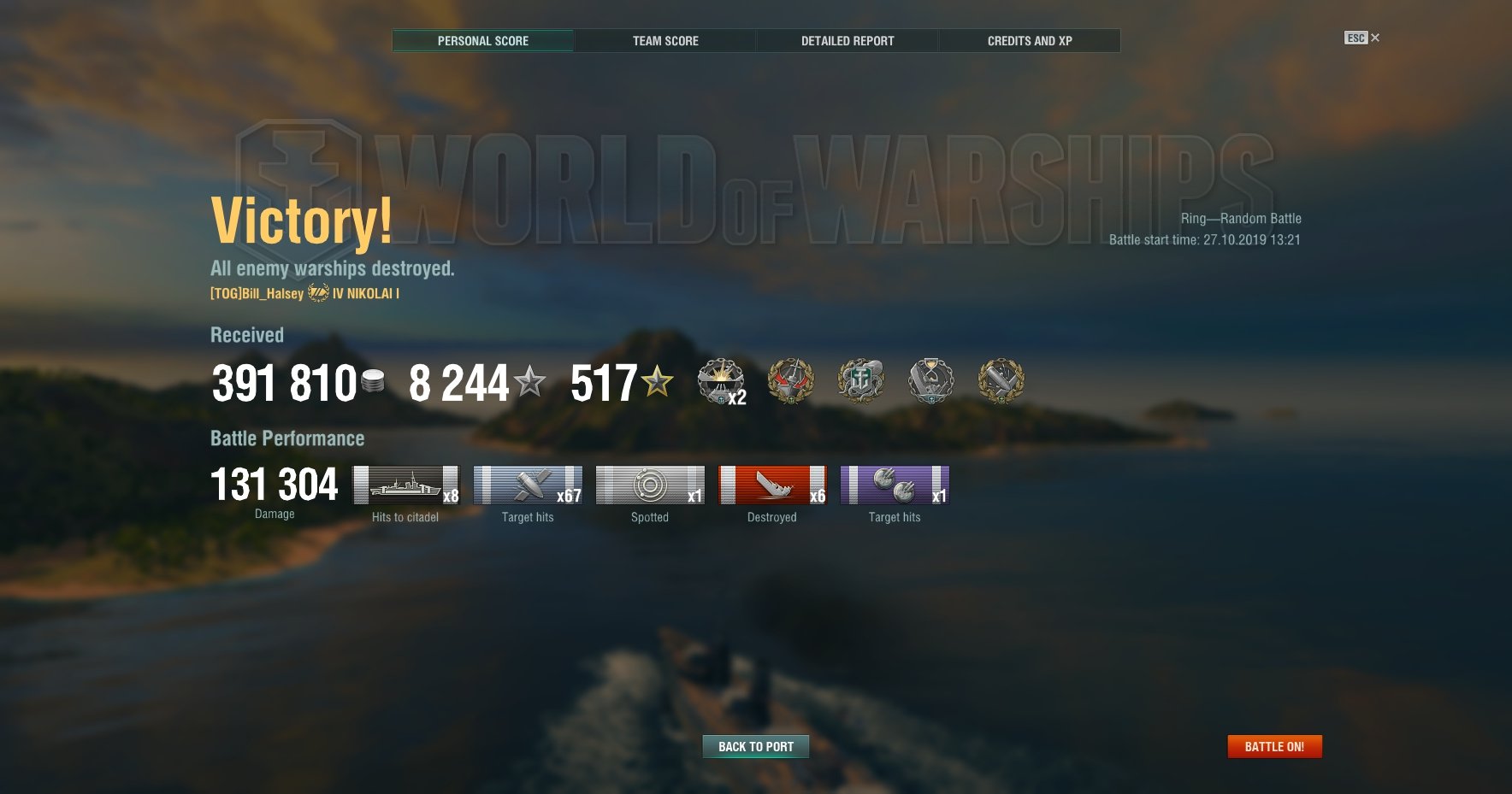View the teal shield achievement medal
The image size is (1512, 794).
[x=861, y=381]
